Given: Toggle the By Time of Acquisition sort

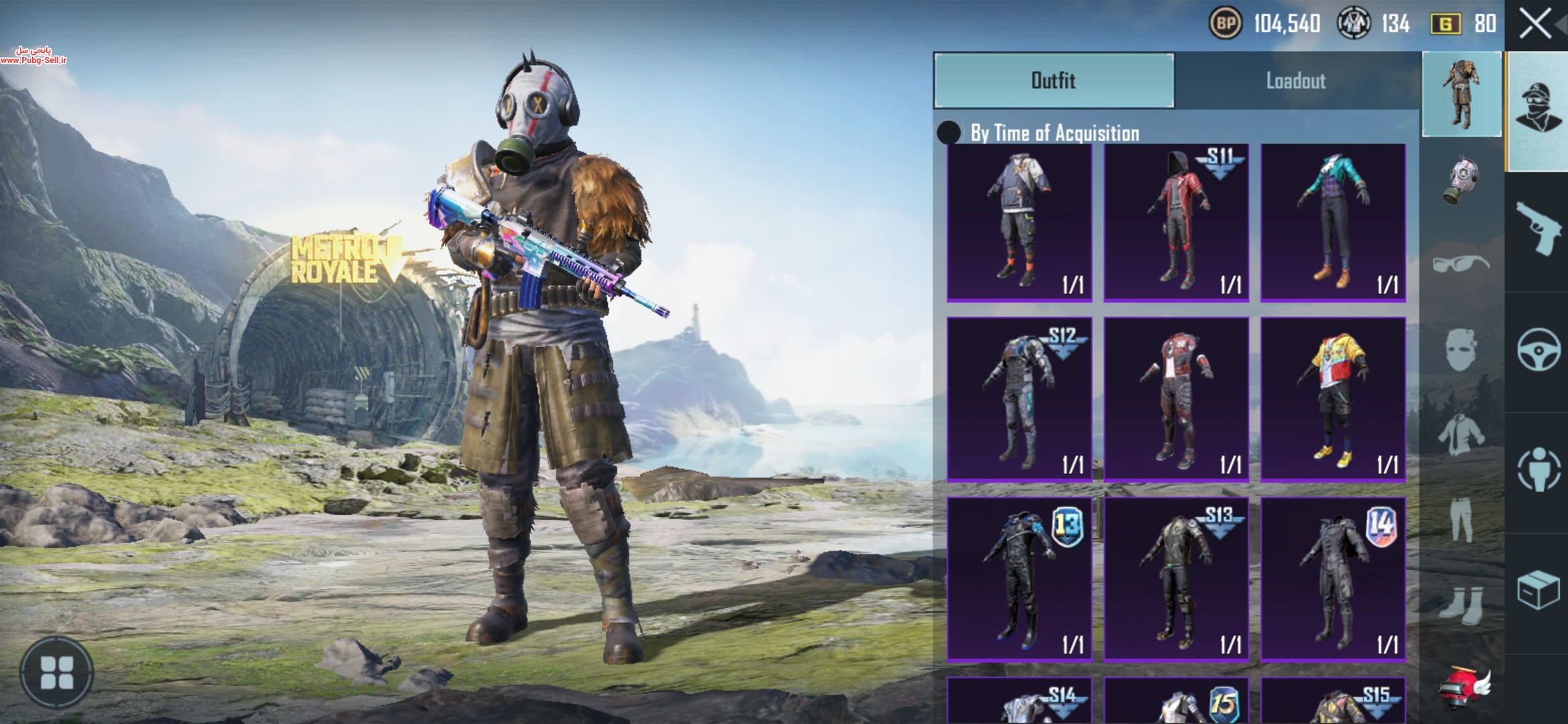Looking at the screenshot, I should [x=949, y=133].
